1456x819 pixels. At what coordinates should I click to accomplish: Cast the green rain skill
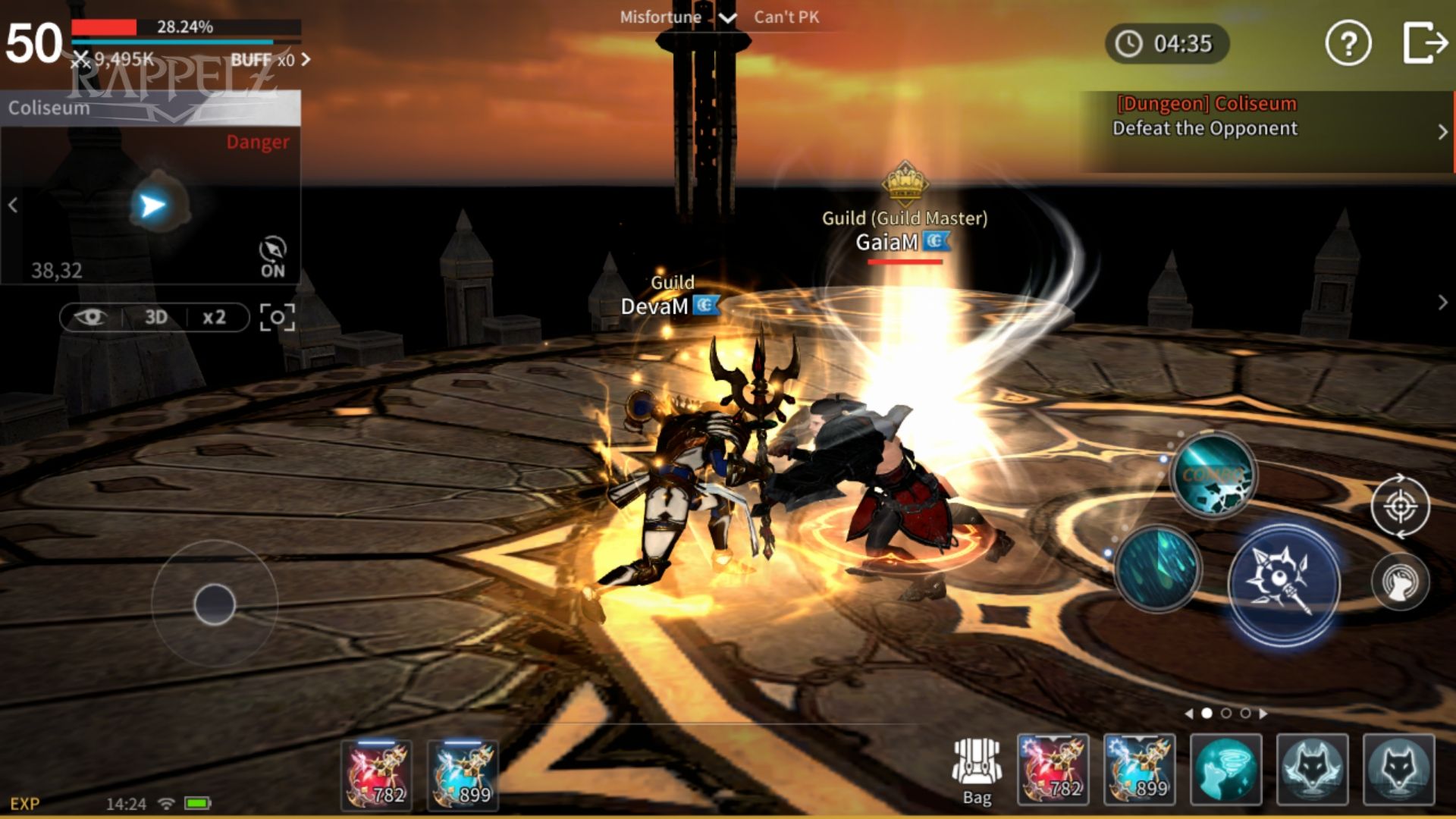pos(1158,568)
